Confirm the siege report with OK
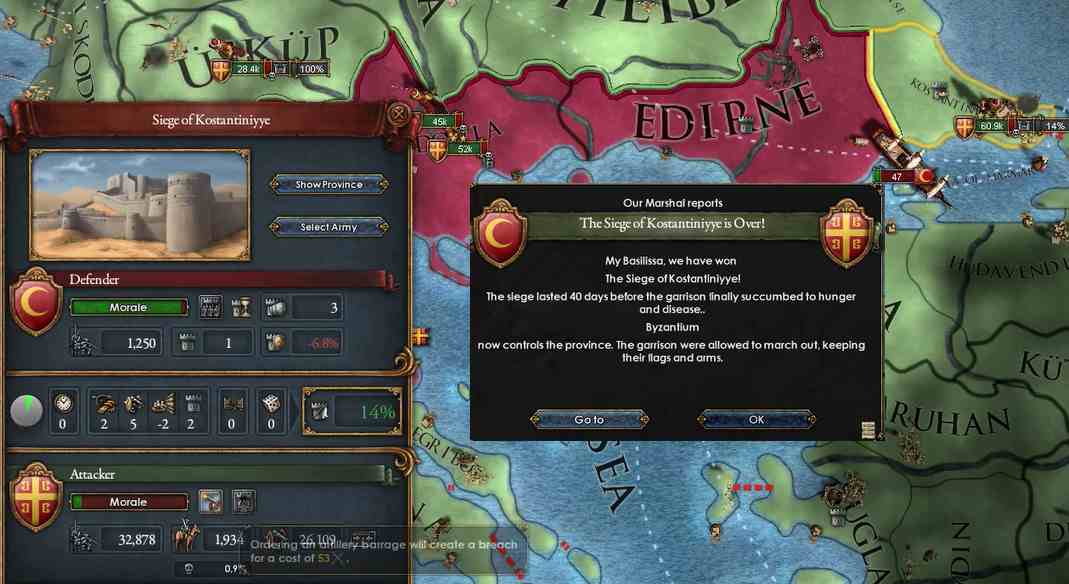Viewport: 1069px width, 584px height. coord(756,420)
